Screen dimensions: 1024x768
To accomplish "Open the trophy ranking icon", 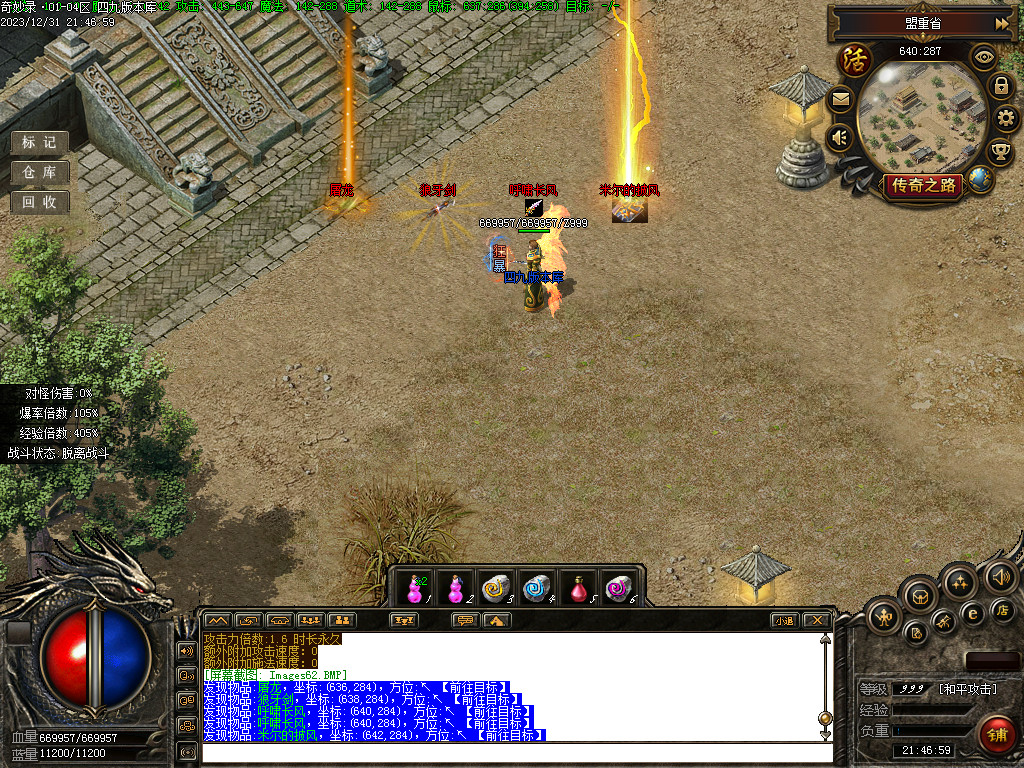I will [1000, 152].
